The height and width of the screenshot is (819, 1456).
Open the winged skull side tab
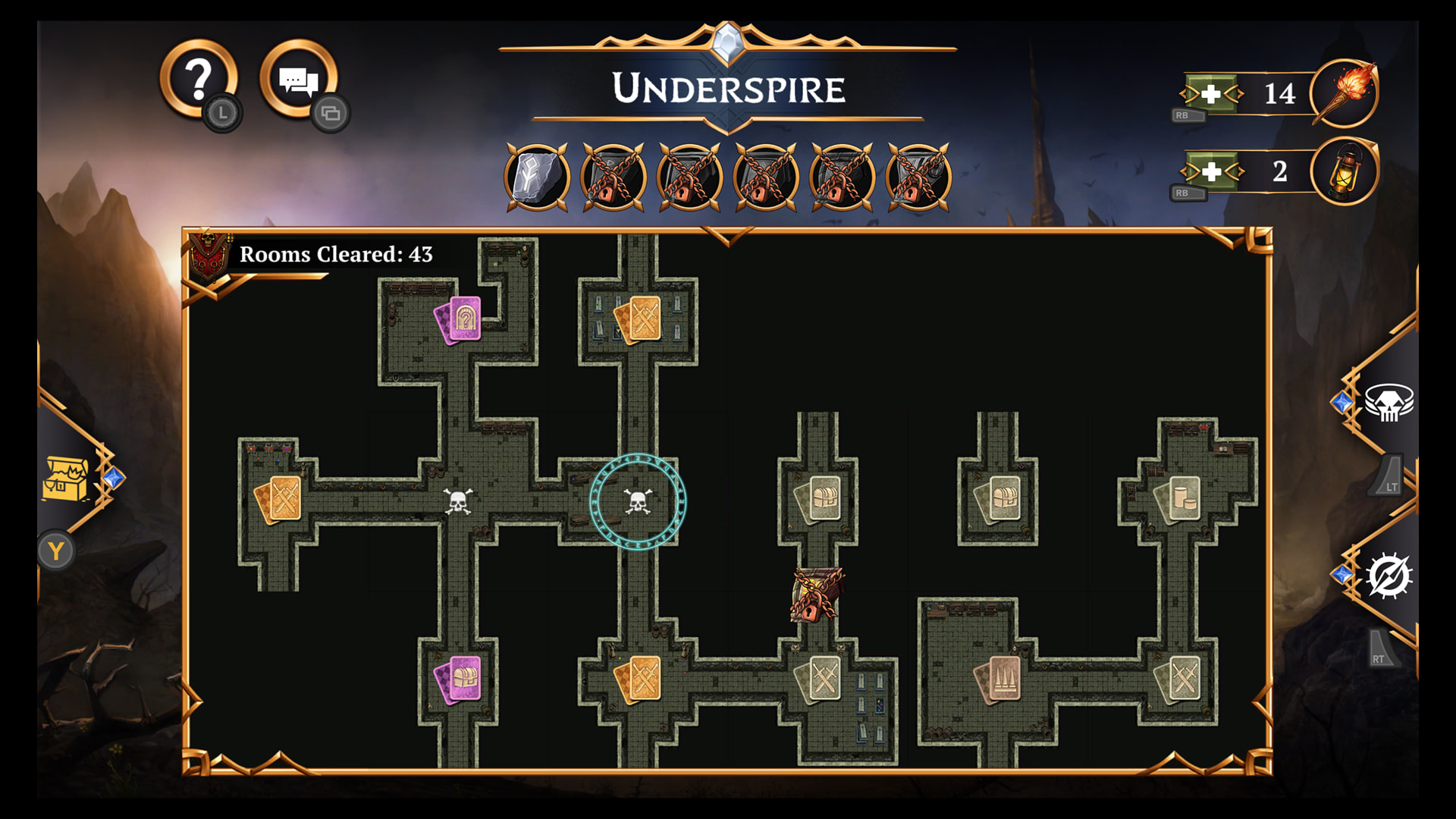pos(1389,403)
